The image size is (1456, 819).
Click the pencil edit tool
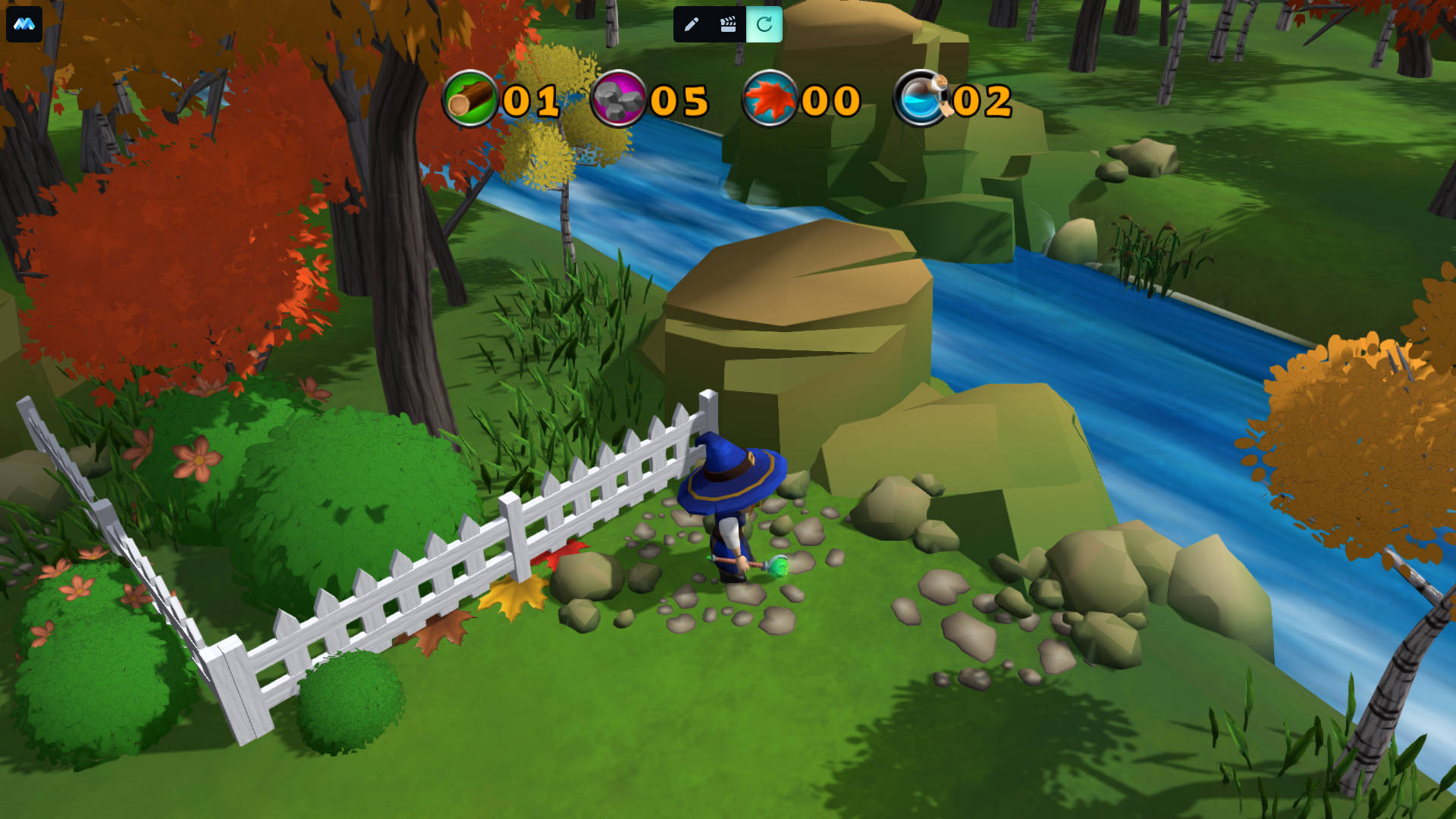[691, 25]
